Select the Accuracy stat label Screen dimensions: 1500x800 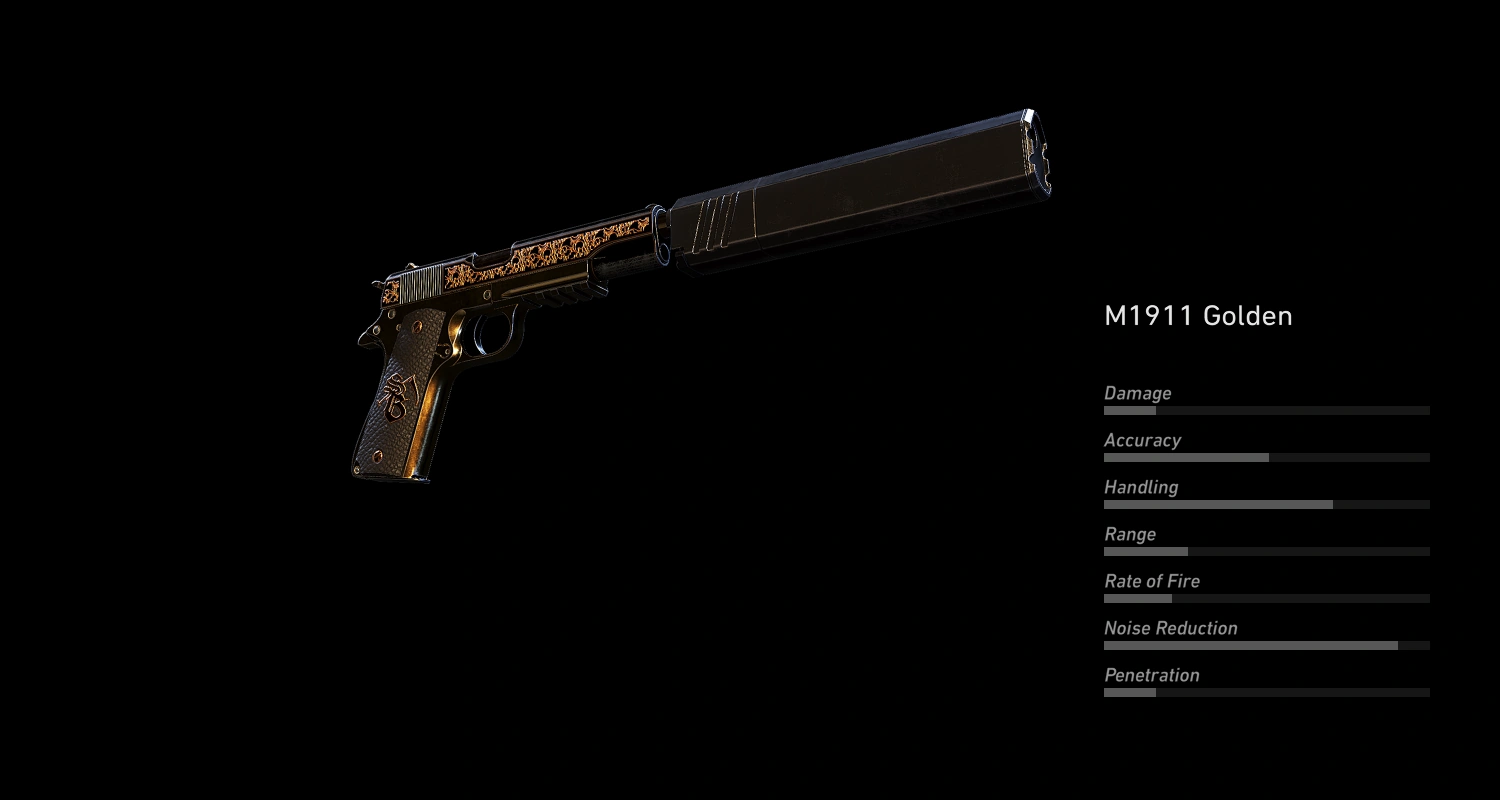click(1141, 440)
